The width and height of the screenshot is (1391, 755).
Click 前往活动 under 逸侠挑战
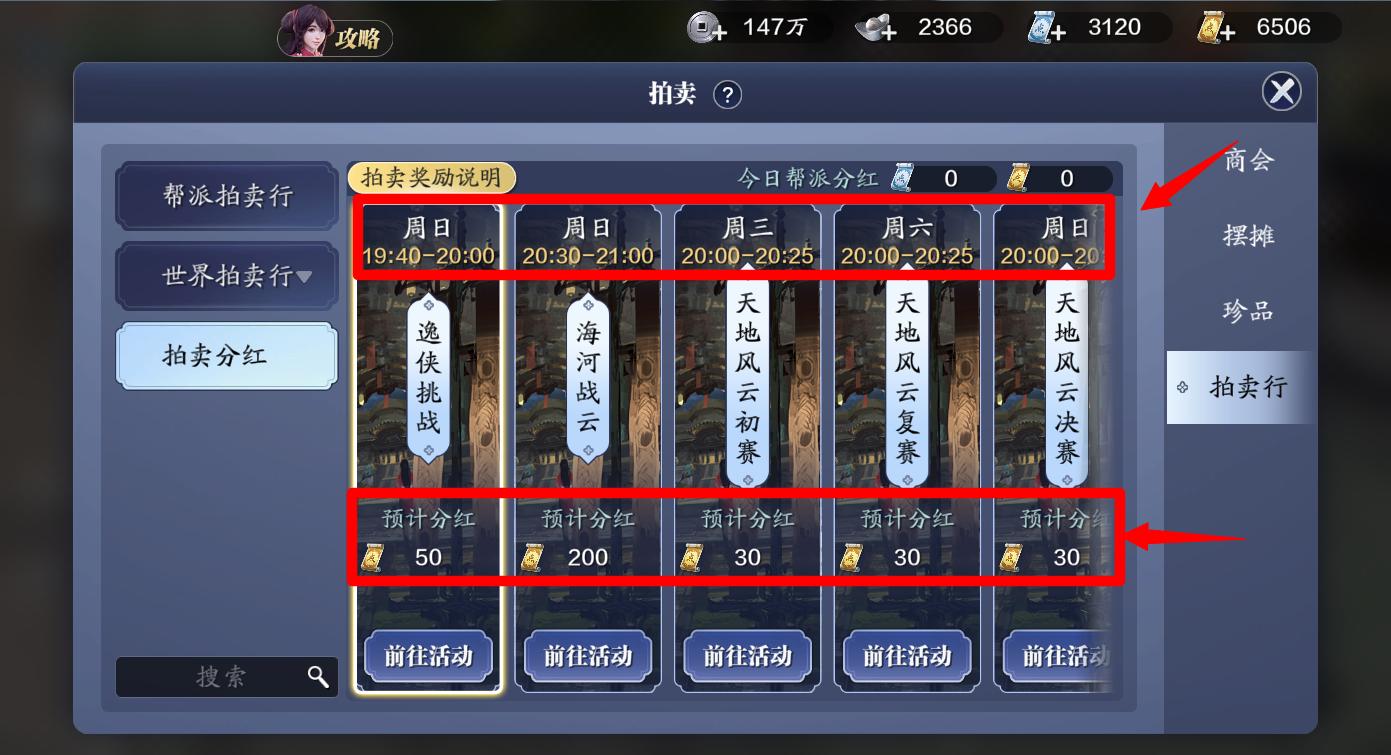tap(427, 657)
